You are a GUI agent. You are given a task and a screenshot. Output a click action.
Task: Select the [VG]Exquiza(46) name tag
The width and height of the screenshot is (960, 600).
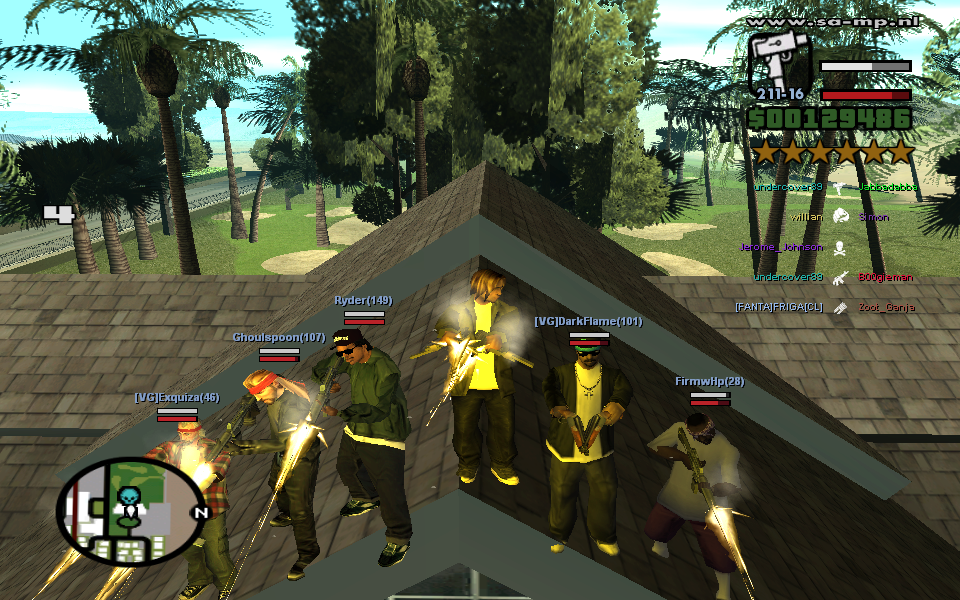(x=177, y=397)
